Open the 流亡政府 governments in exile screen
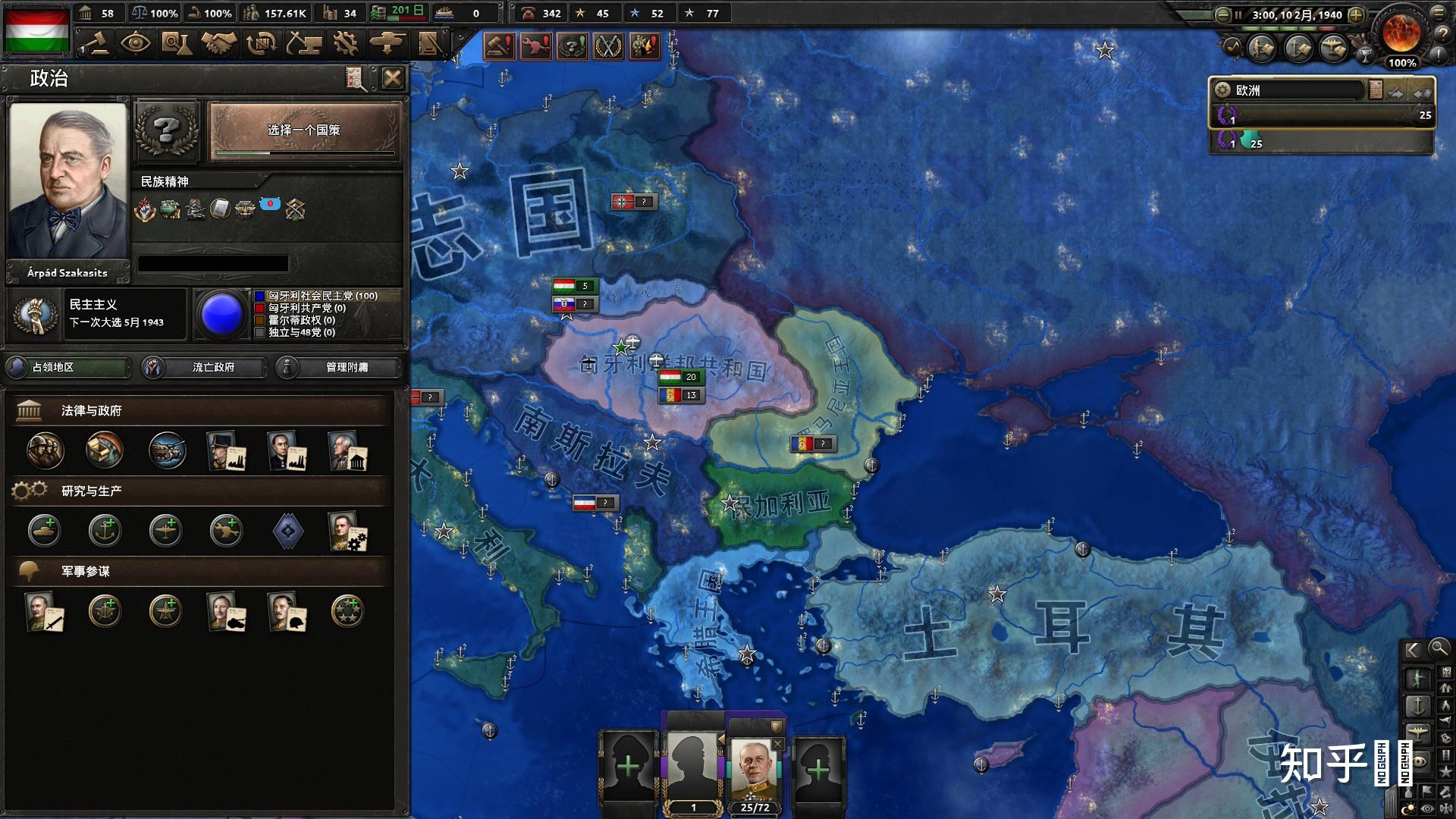Image resolution: width=1456 pixels, height=819 pixels. (x=205, y=368)
